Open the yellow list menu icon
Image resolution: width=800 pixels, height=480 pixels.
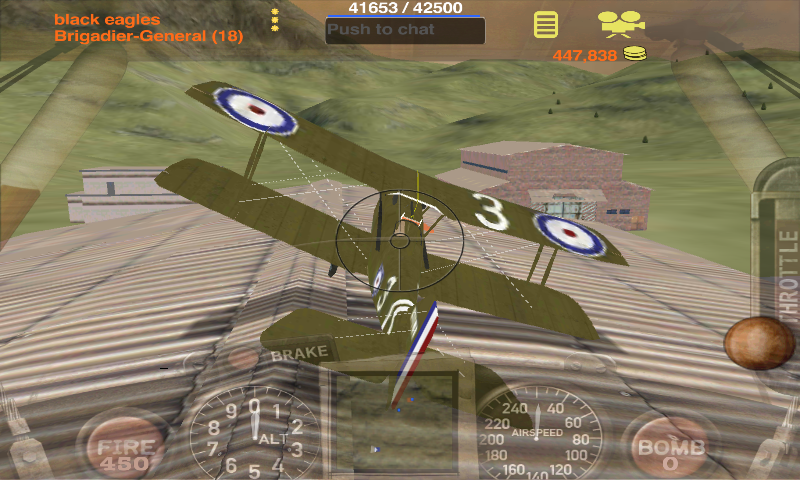[x=545, y=24]
